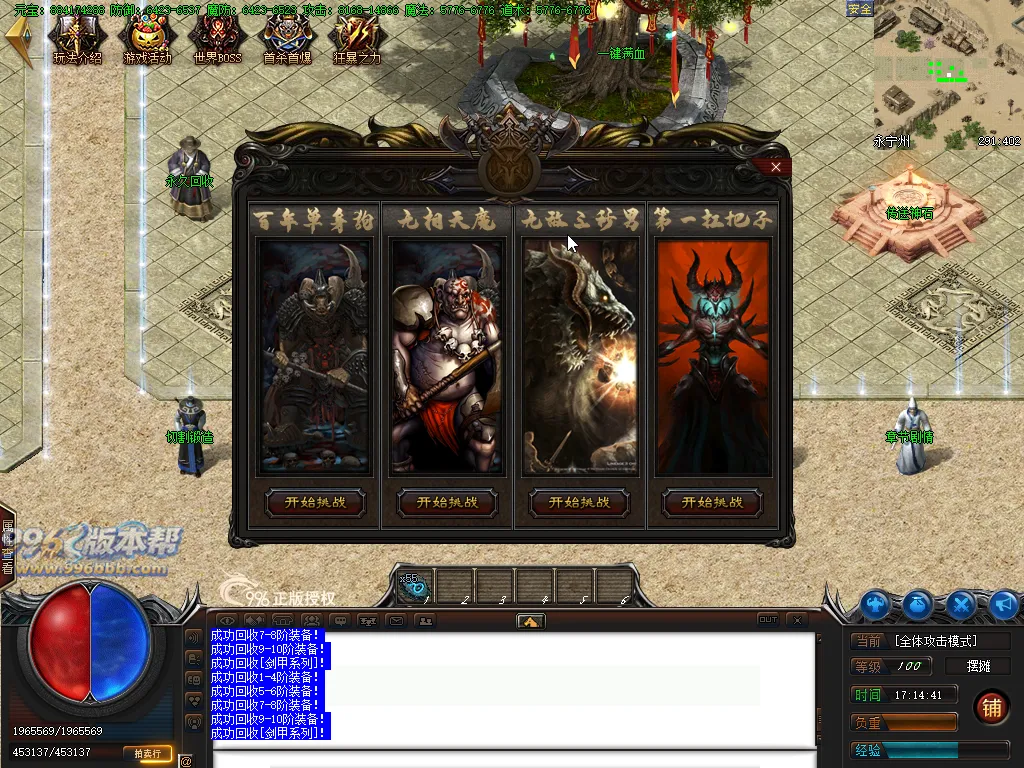Collapse top menu with gold arrow

point(19,40)
